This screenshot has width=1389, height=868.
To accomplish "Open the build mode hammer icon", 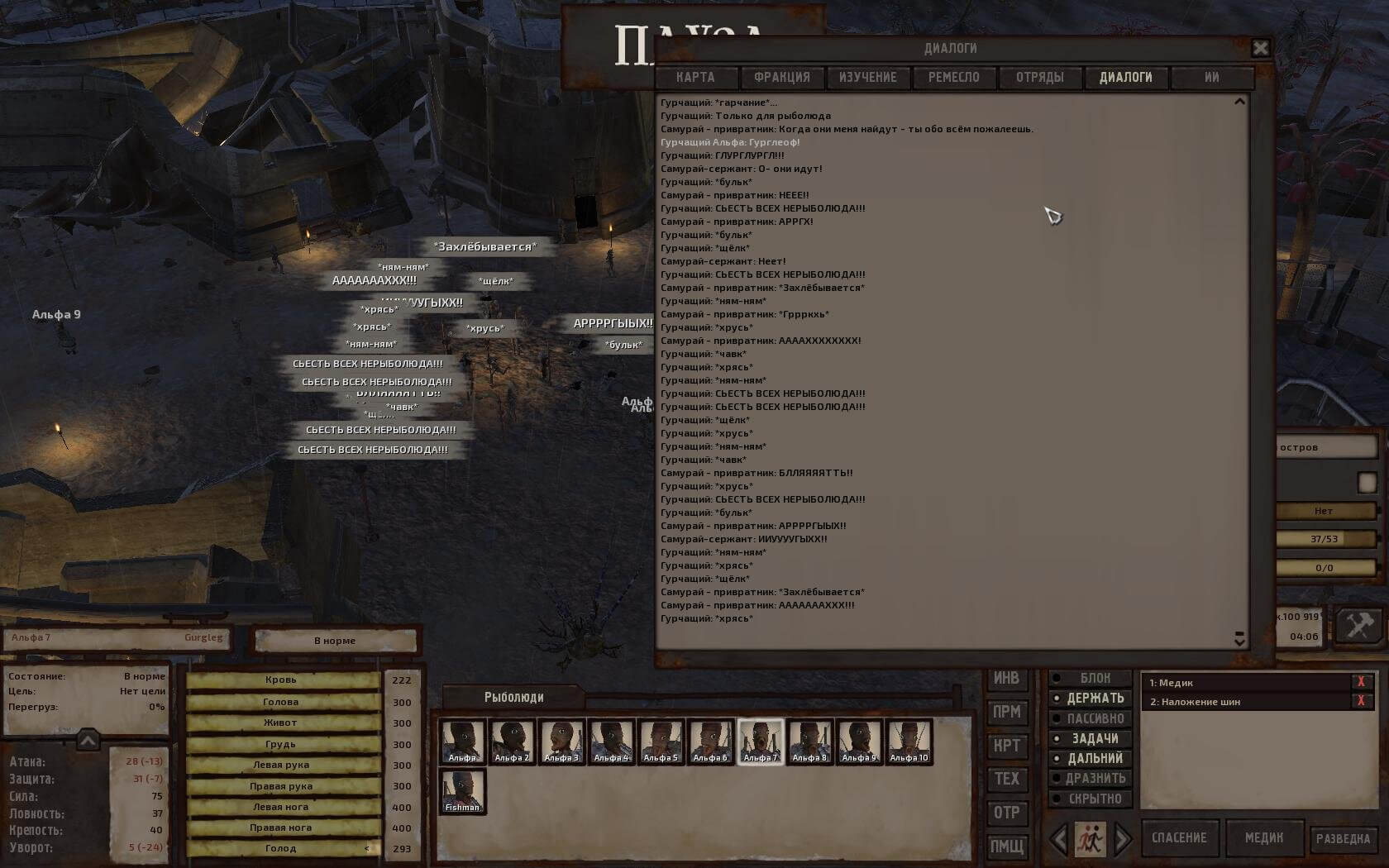I will [1359, 625].
